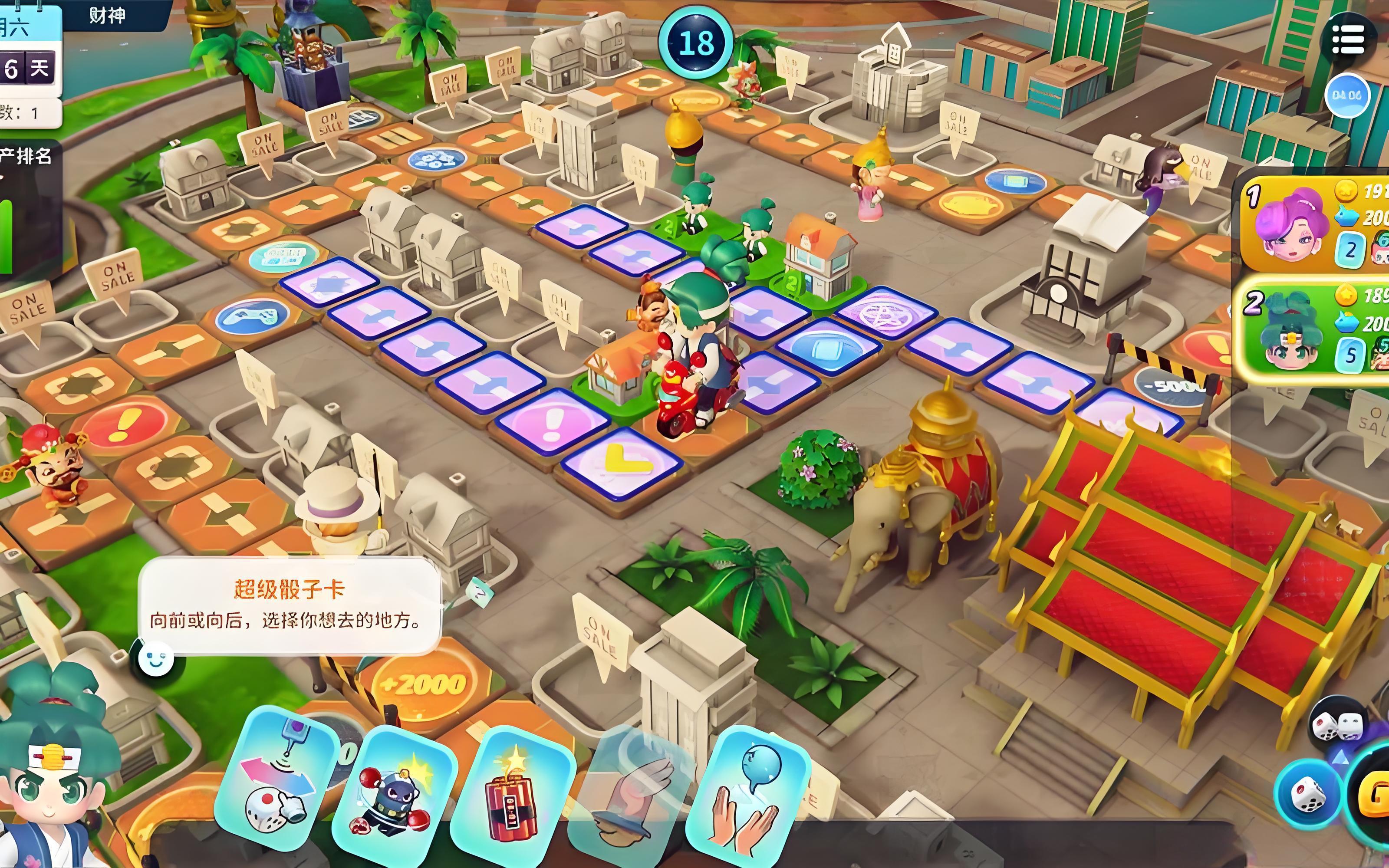Click the smiley emoji chat button
The width and height of the screenshot is (1389, 868).
coord(155,658)
